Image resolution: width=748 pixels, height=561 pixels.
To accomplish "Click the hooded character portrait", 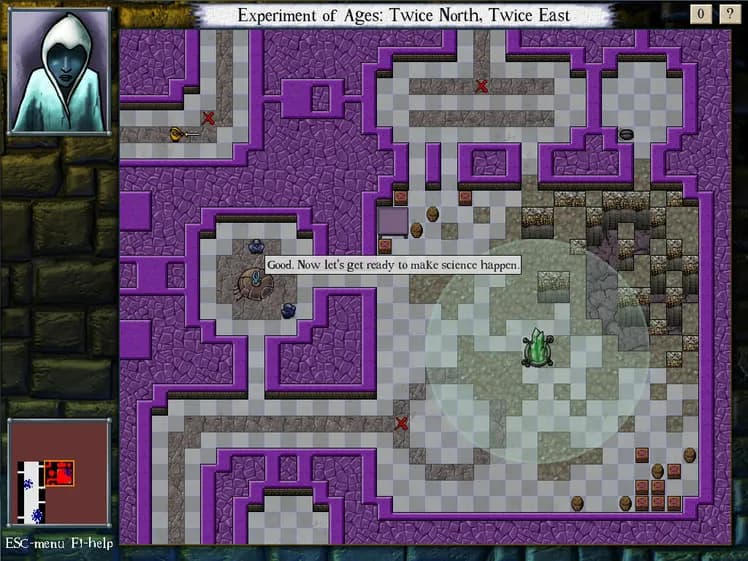I will 59,70.
